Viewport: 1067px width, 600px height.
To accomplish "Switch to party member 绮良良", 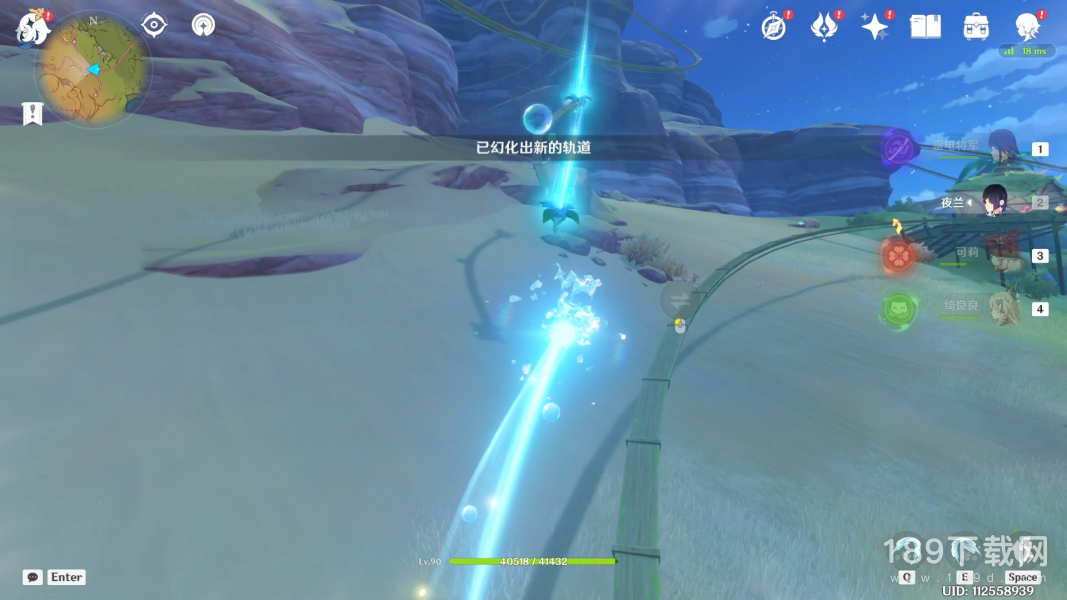I will [x=1001, y=308].
